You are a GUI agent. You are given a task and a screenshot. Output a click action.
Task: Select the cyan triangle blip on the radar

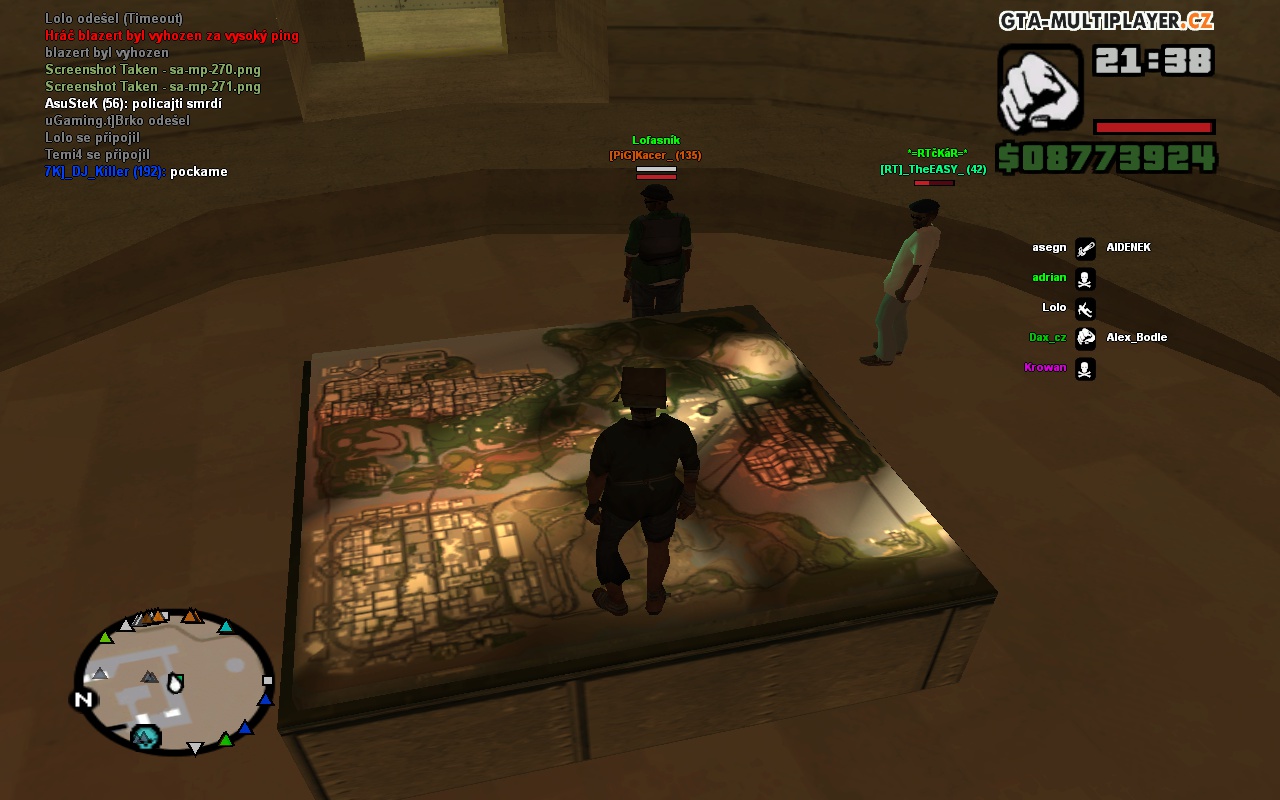click(226, 627)
